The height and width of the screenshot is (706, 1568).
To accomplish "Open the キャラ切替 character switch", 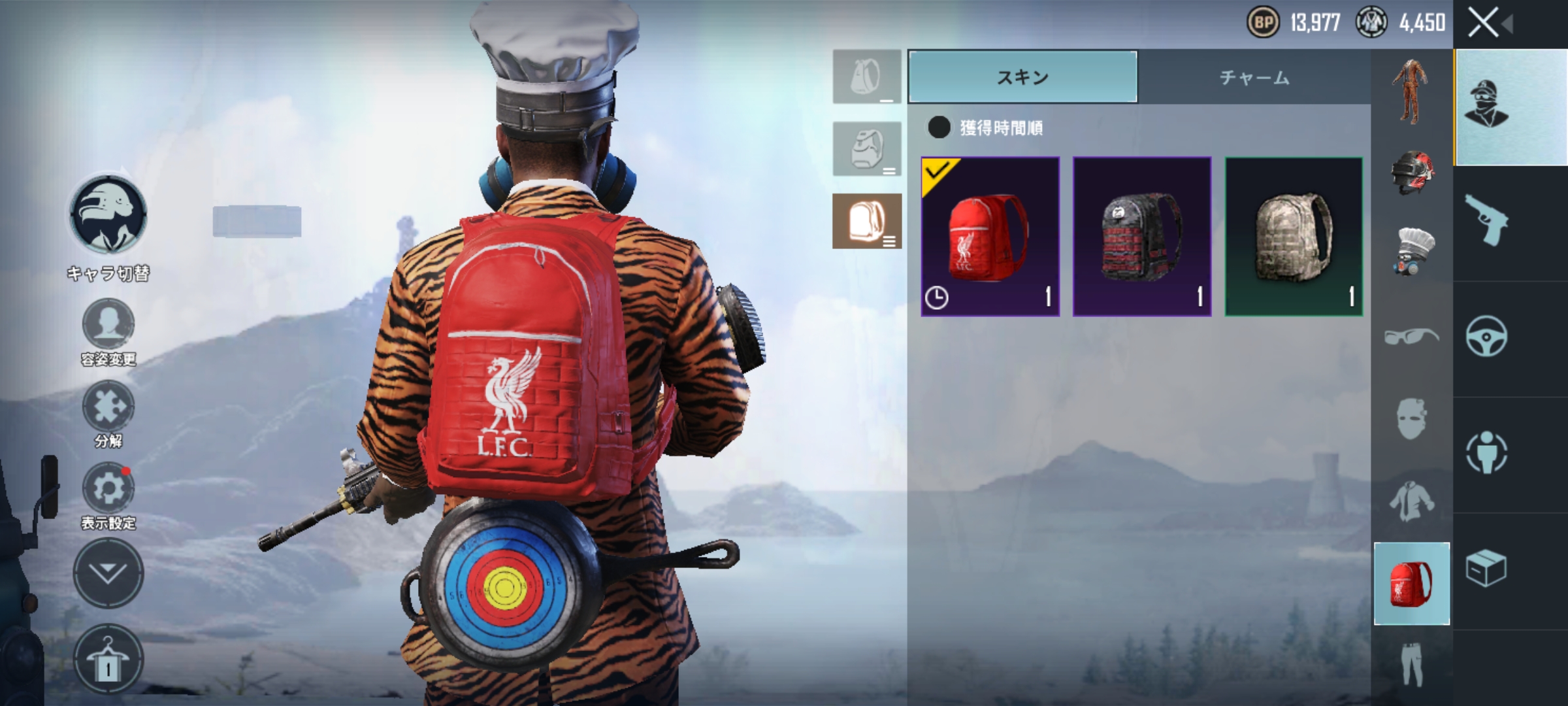I will click(x=108, y=216).
